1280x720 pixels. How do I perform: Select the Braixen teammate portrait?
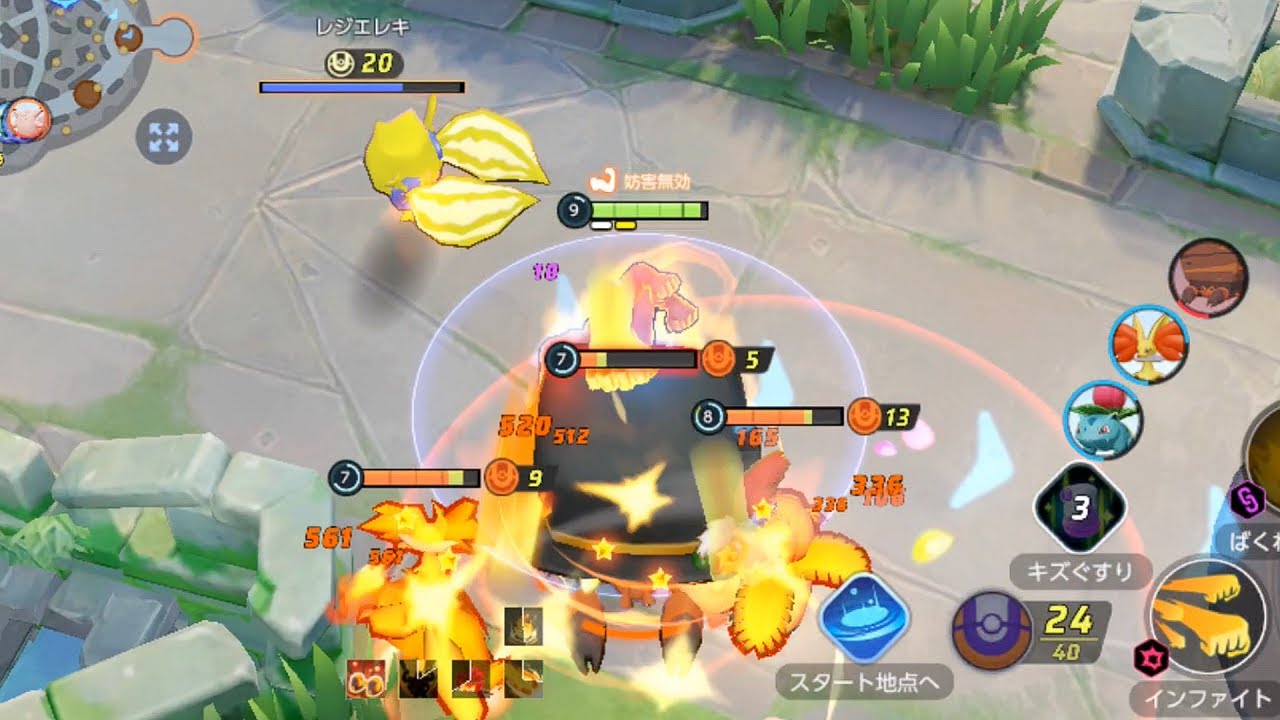click(1149, 343)
